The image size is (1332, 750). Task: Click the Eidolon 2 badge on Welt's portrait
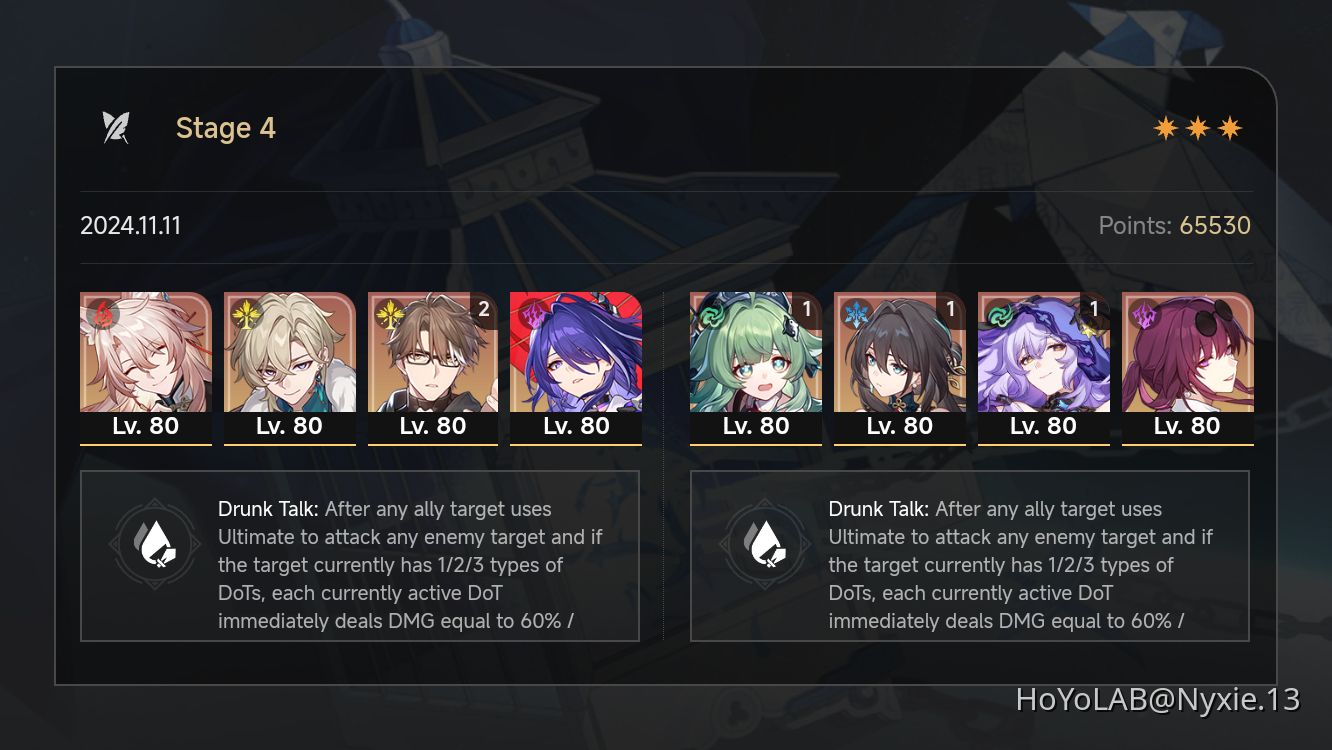click(484, 310)
